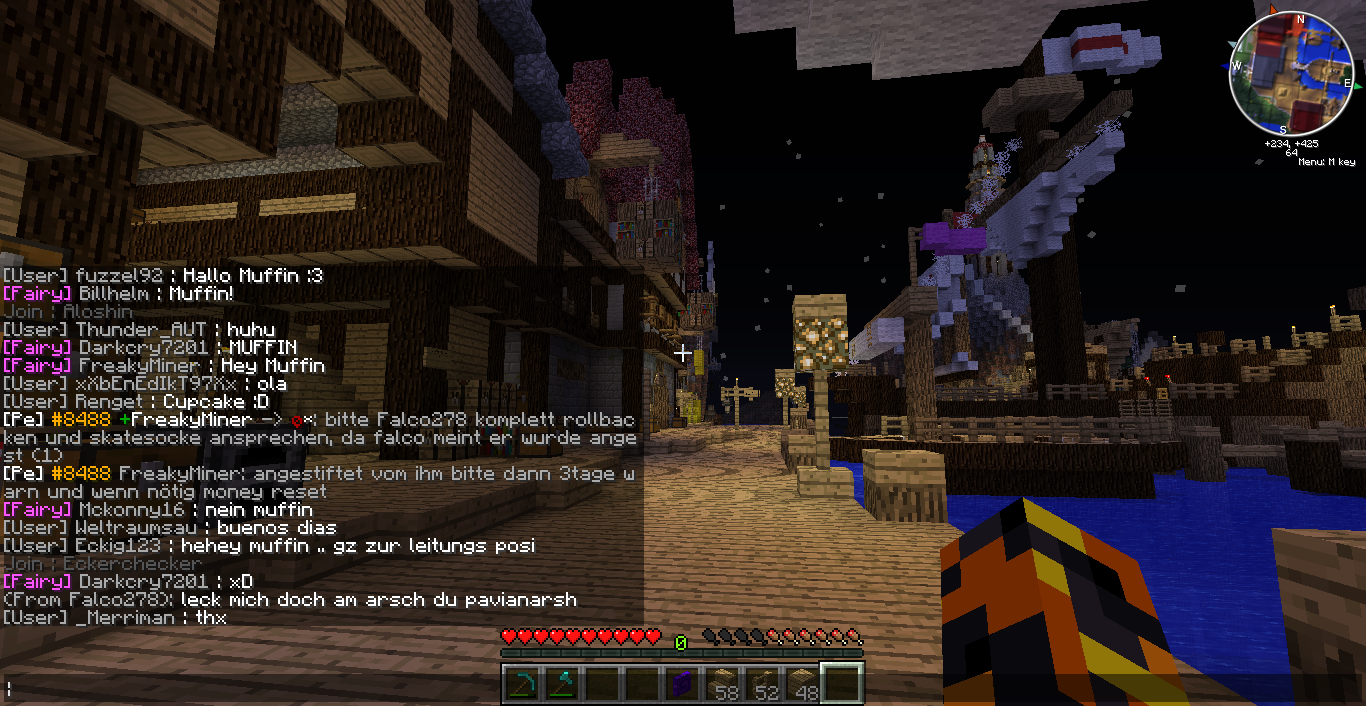The image size is (1366, 706).
Task: Click Thunder_AUT's 'huhu' chat line
Action: coord(139,329)
